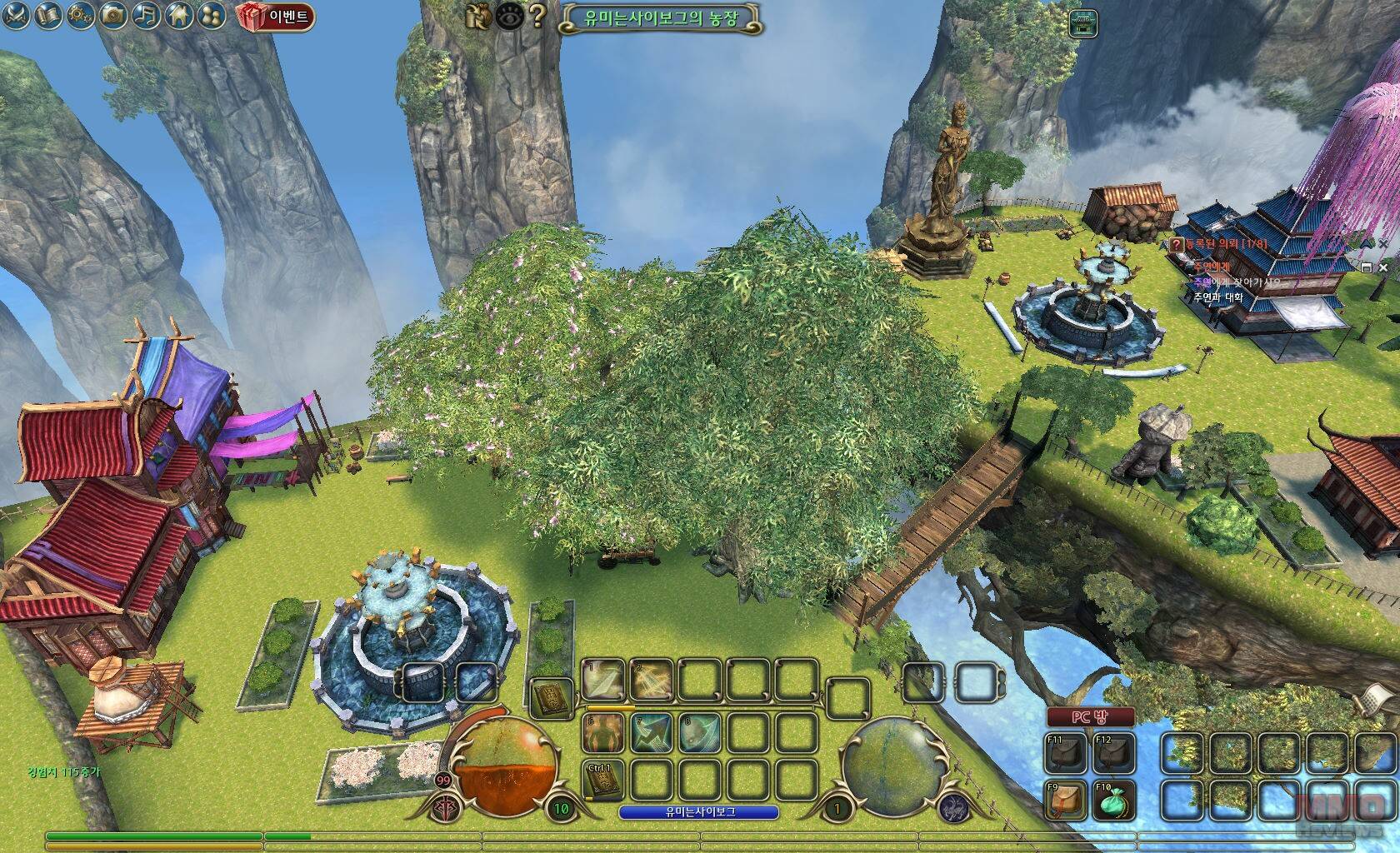
Task: Activate the skill in hotbar slot 1
Action: tap(603, 681)
